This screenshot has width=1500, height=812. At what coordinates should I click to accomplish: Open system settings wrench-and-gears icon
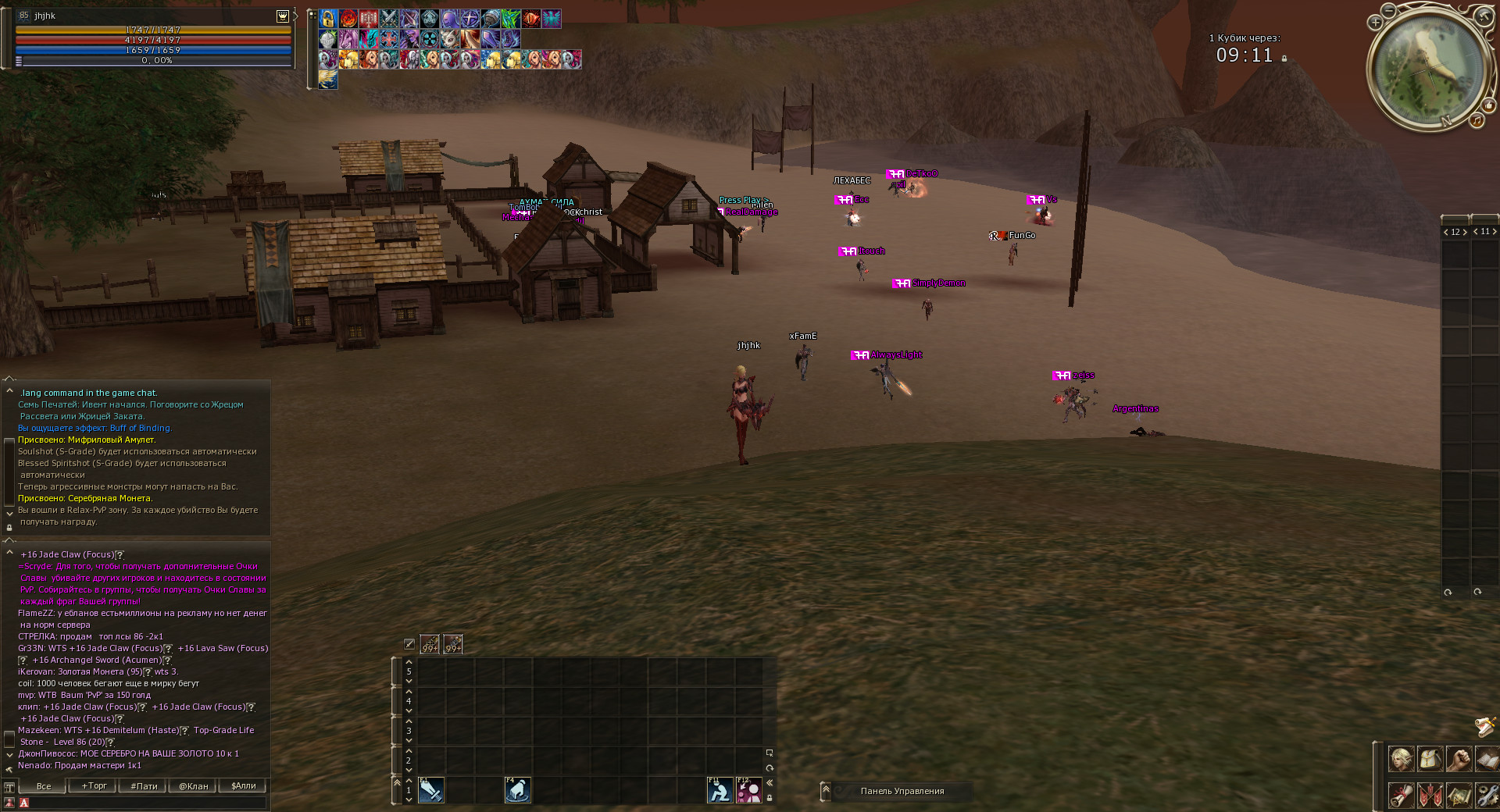tap(1486, 795)
